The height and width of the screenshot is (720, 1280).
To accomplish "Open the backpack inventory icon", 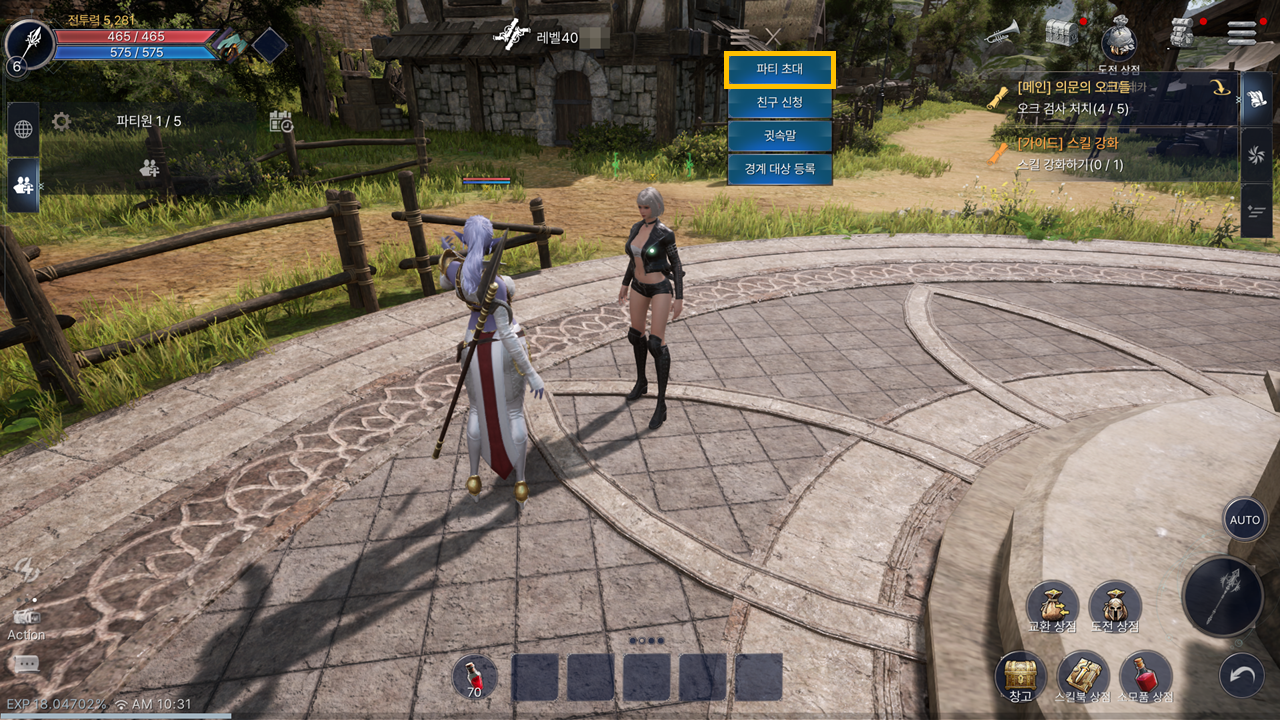I will click(x=1182, y=32).
